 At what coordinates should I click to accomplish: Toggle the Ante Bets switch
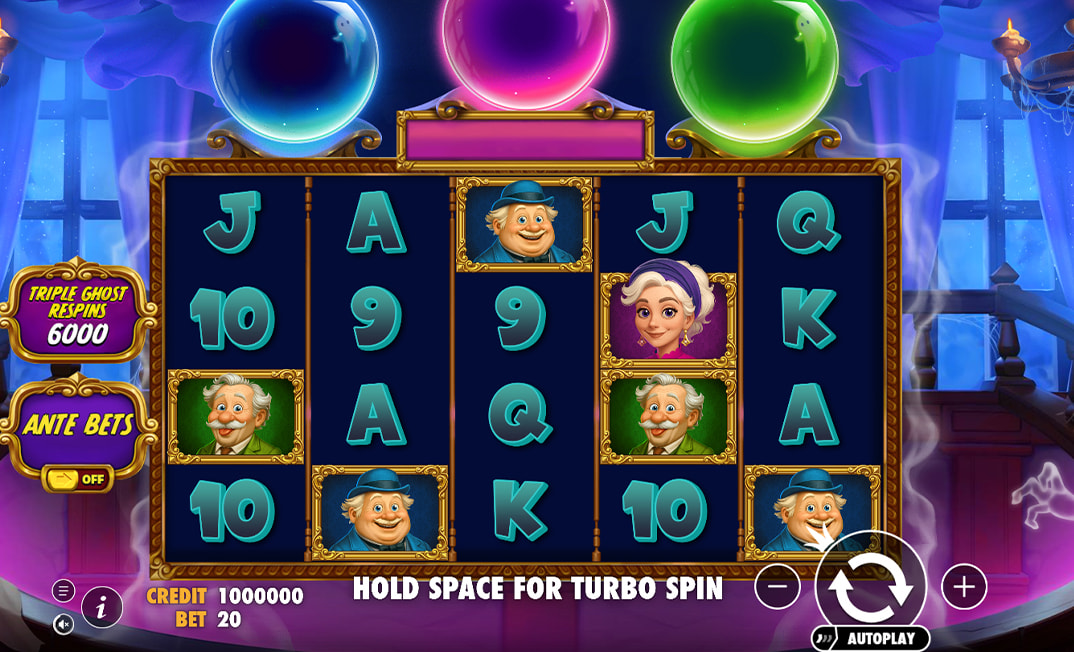point(79,478)
